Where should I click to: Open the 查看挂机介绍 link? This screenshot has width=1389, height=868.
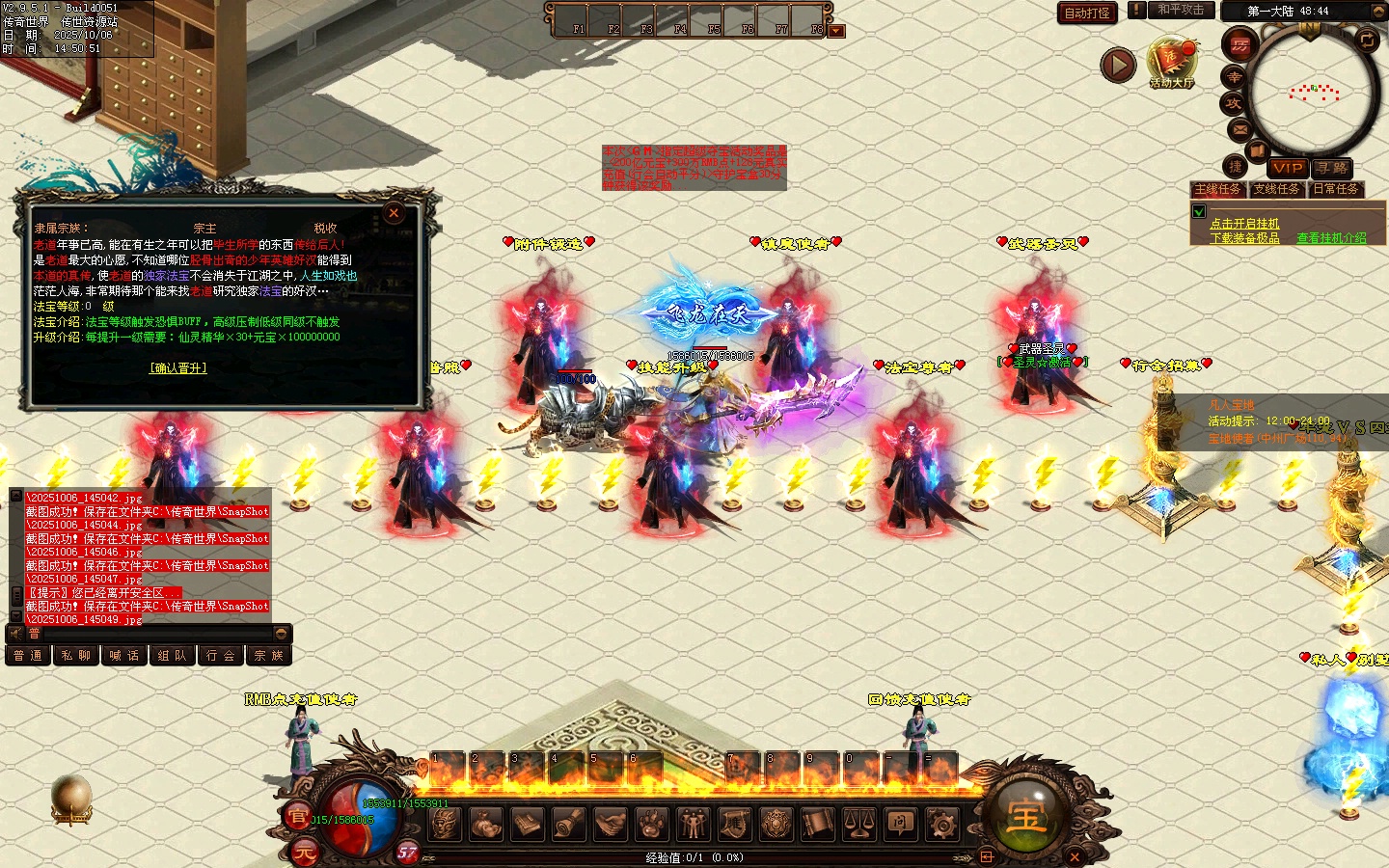1331,238
